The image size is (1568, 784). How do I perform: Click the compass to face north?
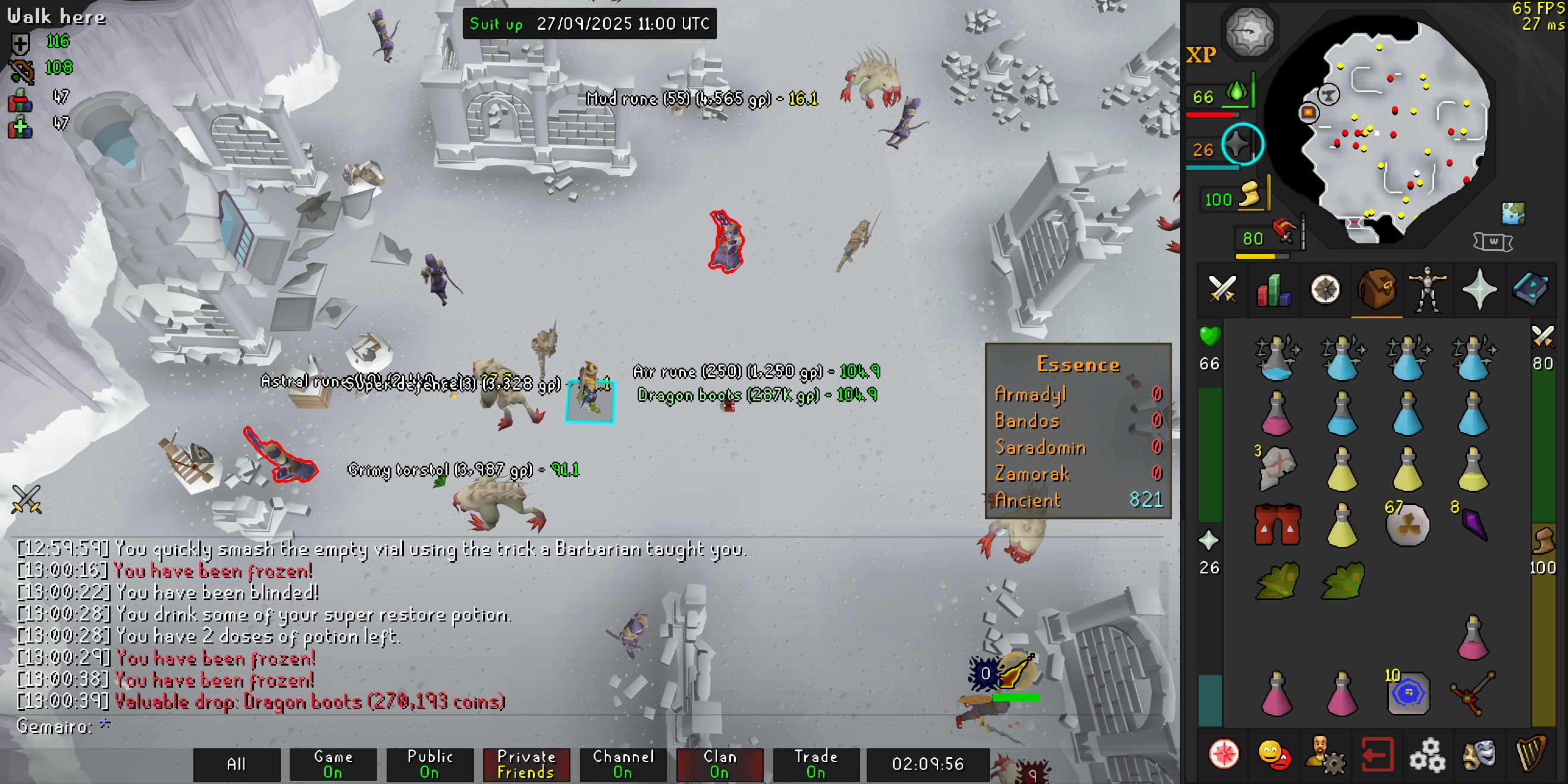coord(1250,32)
